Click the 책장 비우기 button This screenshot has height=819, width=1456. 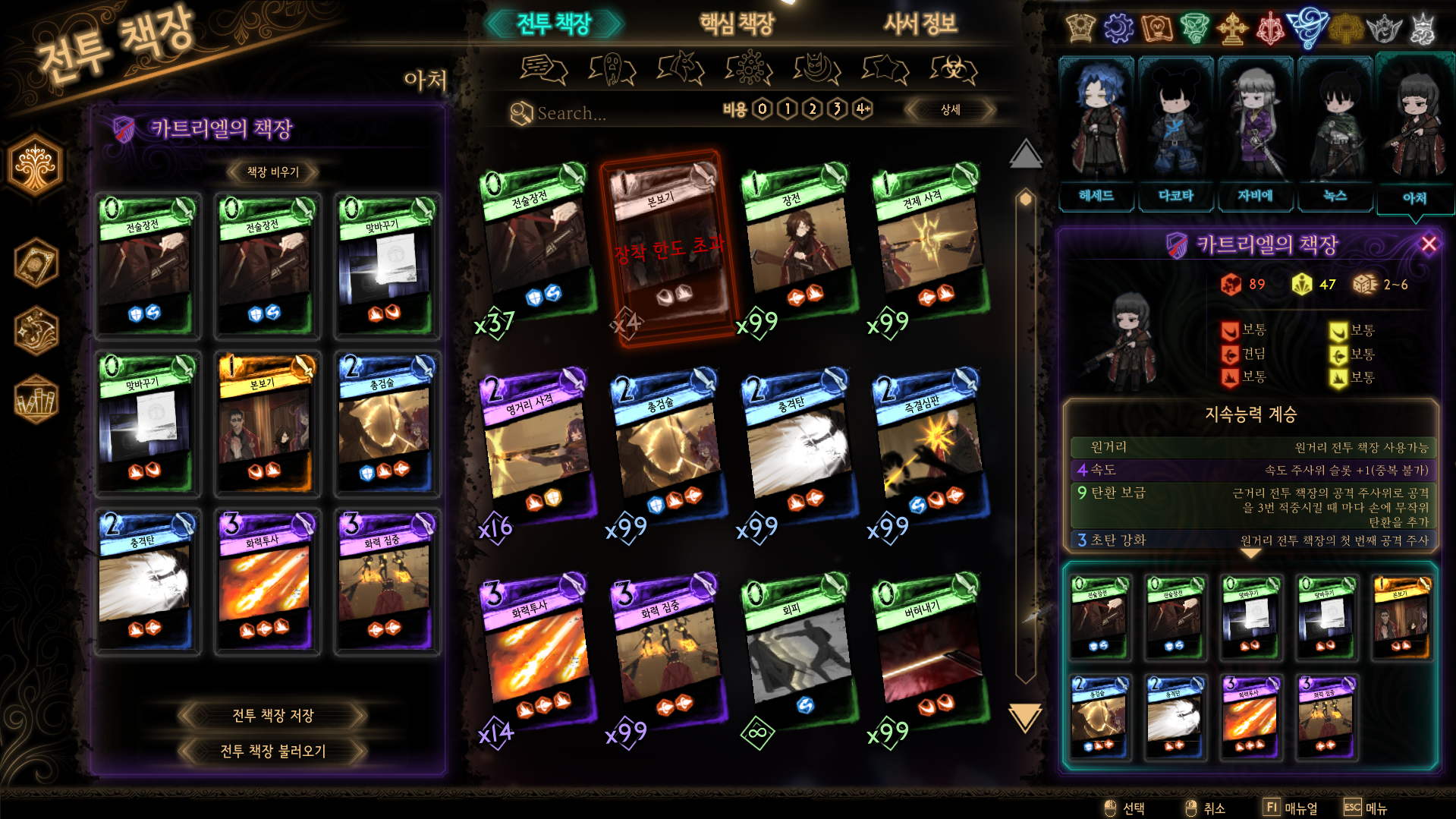point(272,172)
